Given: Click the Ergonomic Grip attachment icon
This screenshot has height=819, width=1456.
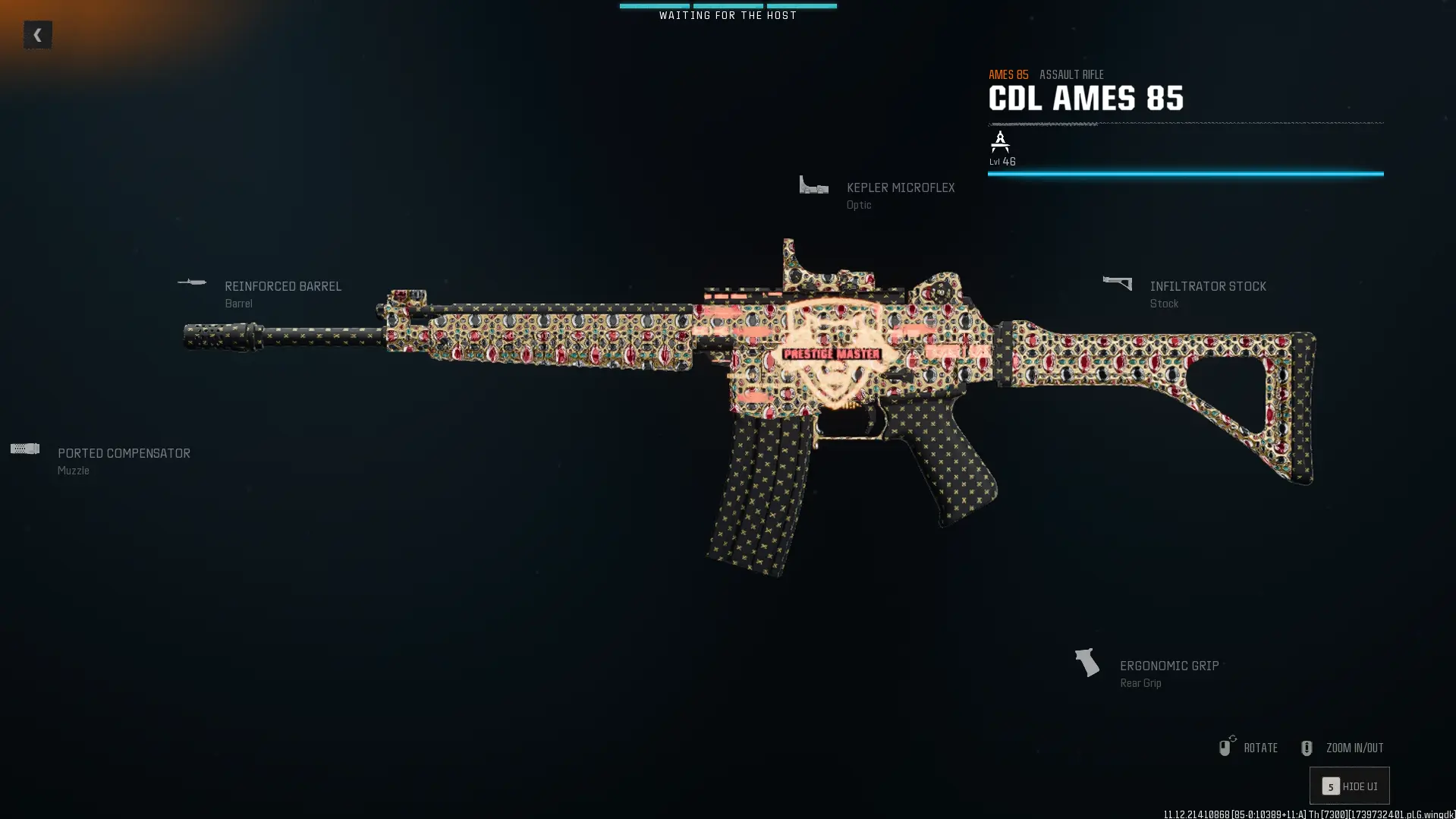Looking at the screenshot, I should point(1085,663).
